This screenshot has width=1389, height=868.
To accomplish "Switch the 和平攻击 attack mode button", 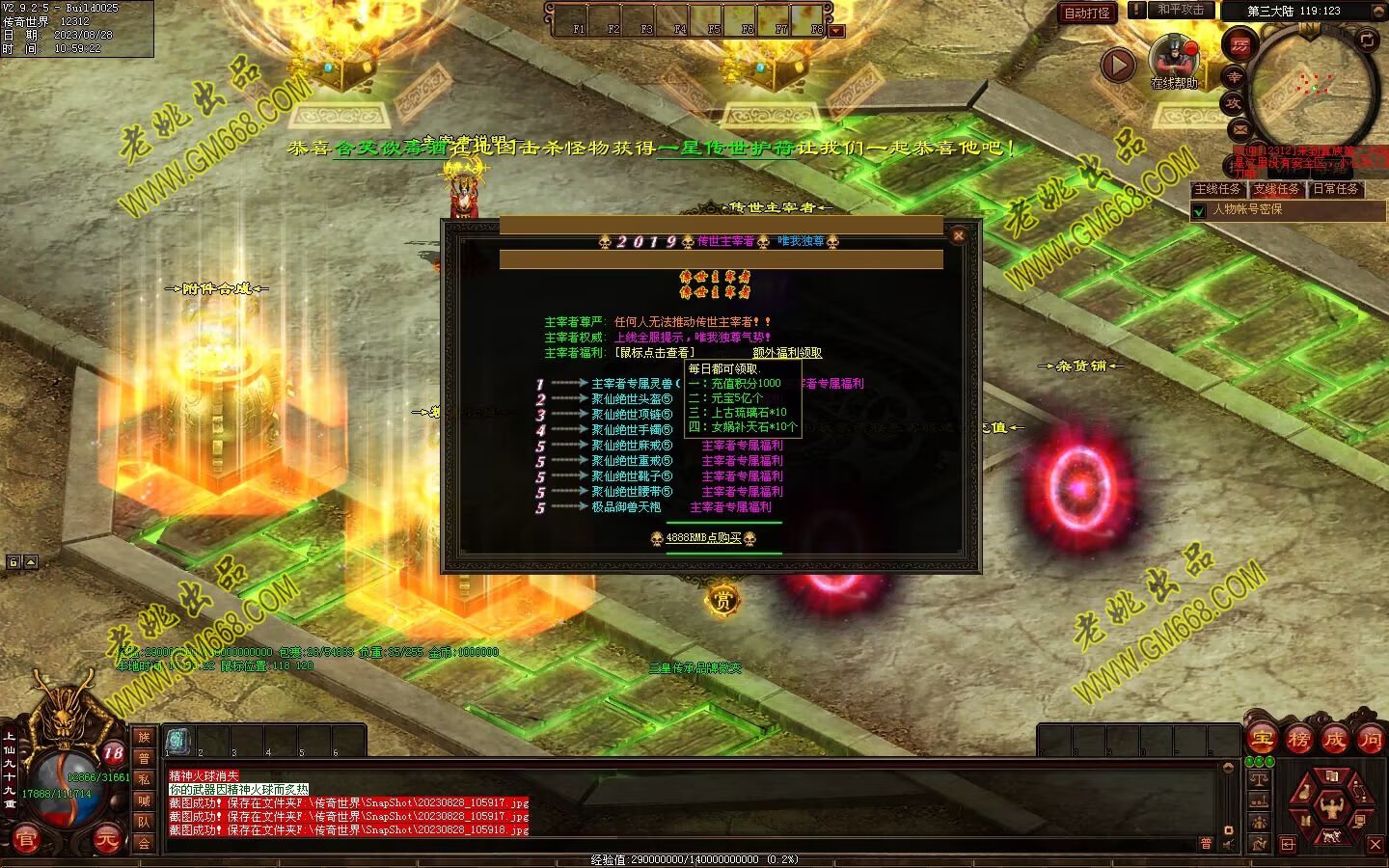I will coord(1180,10).
